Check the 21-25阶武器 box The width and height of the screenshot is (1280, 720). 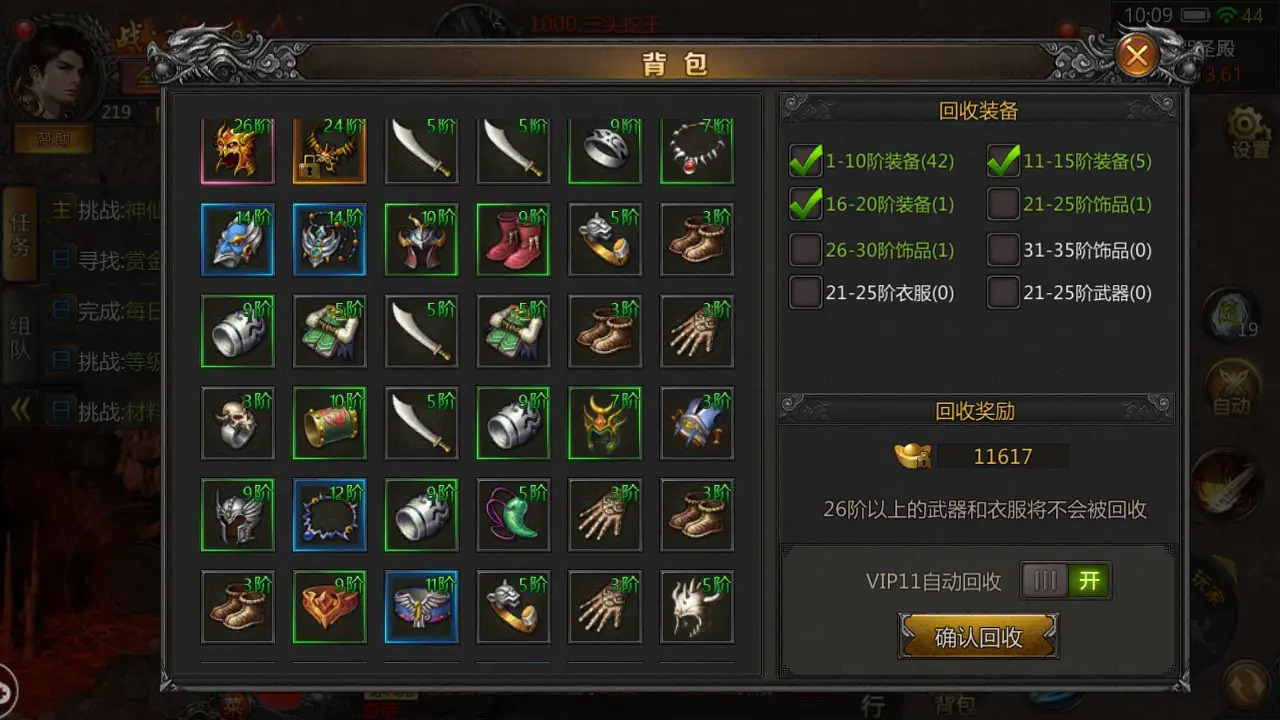1004,293
